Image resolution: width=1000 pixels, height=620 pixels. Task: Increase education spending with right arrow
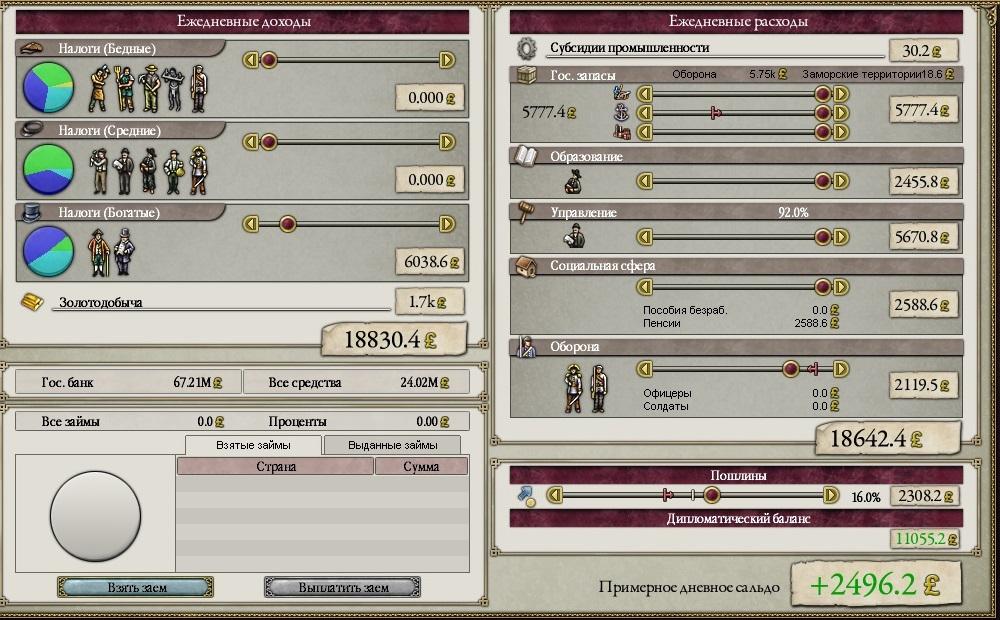[x=841, y=181]
